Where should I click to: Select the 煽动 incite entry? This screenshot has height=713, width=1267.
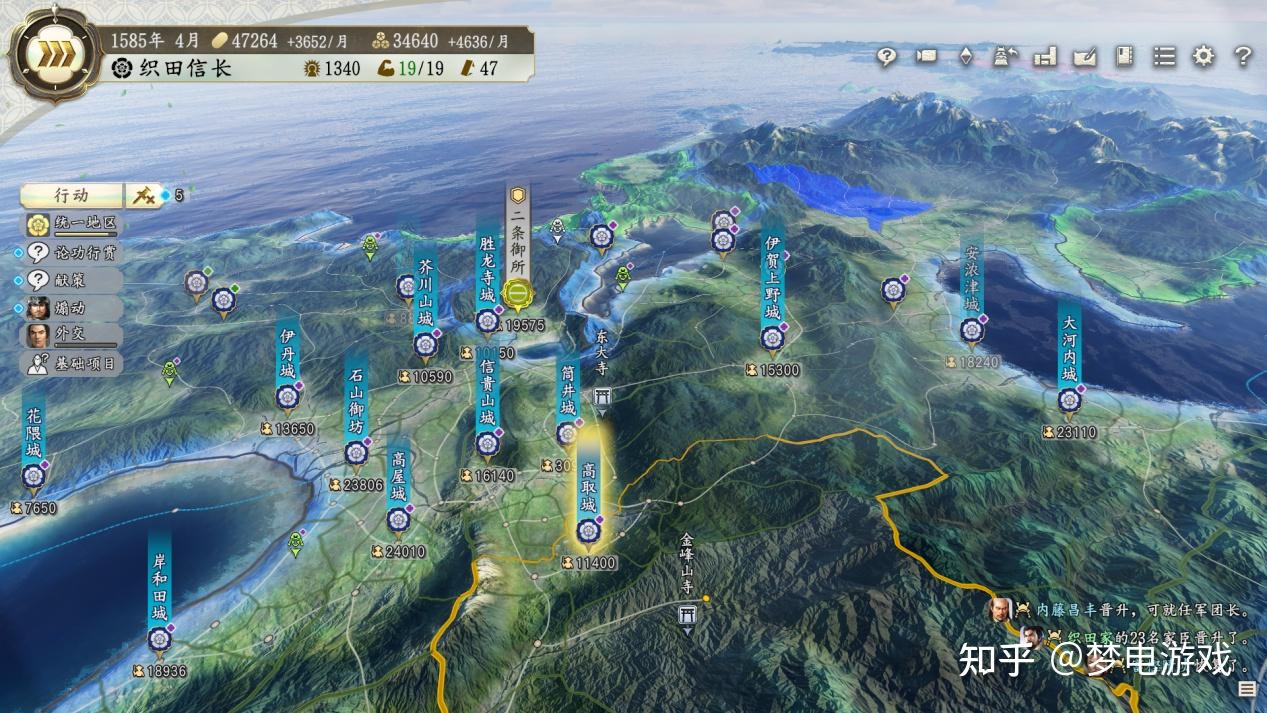tap(72, 307)
